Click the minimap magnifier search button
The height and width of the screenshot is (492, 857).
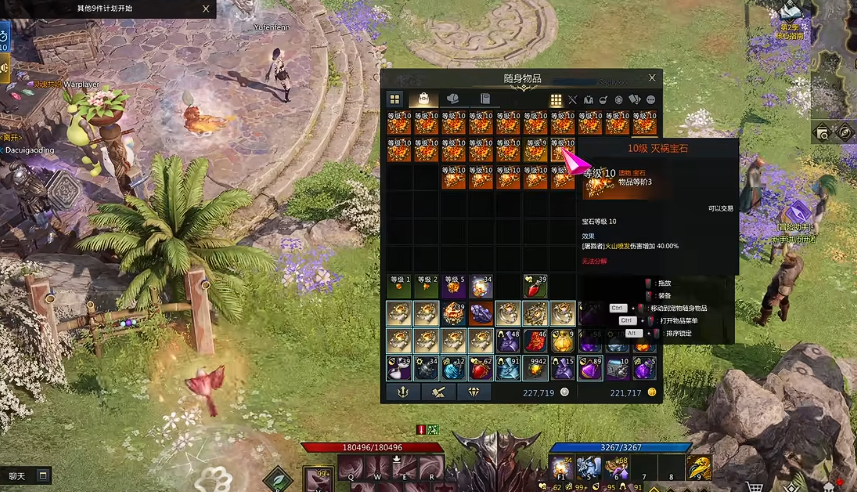(x=823, y=132)
